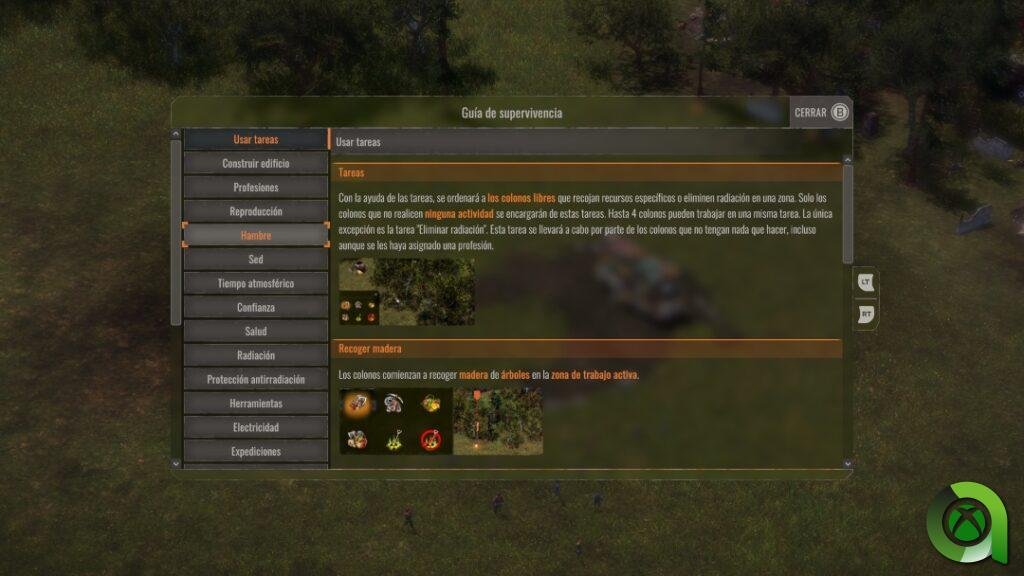The width and height of the screenshot is (1024, 576).
Task: Choose the Electricidad guide entry
Action: [x=256, y=427]
